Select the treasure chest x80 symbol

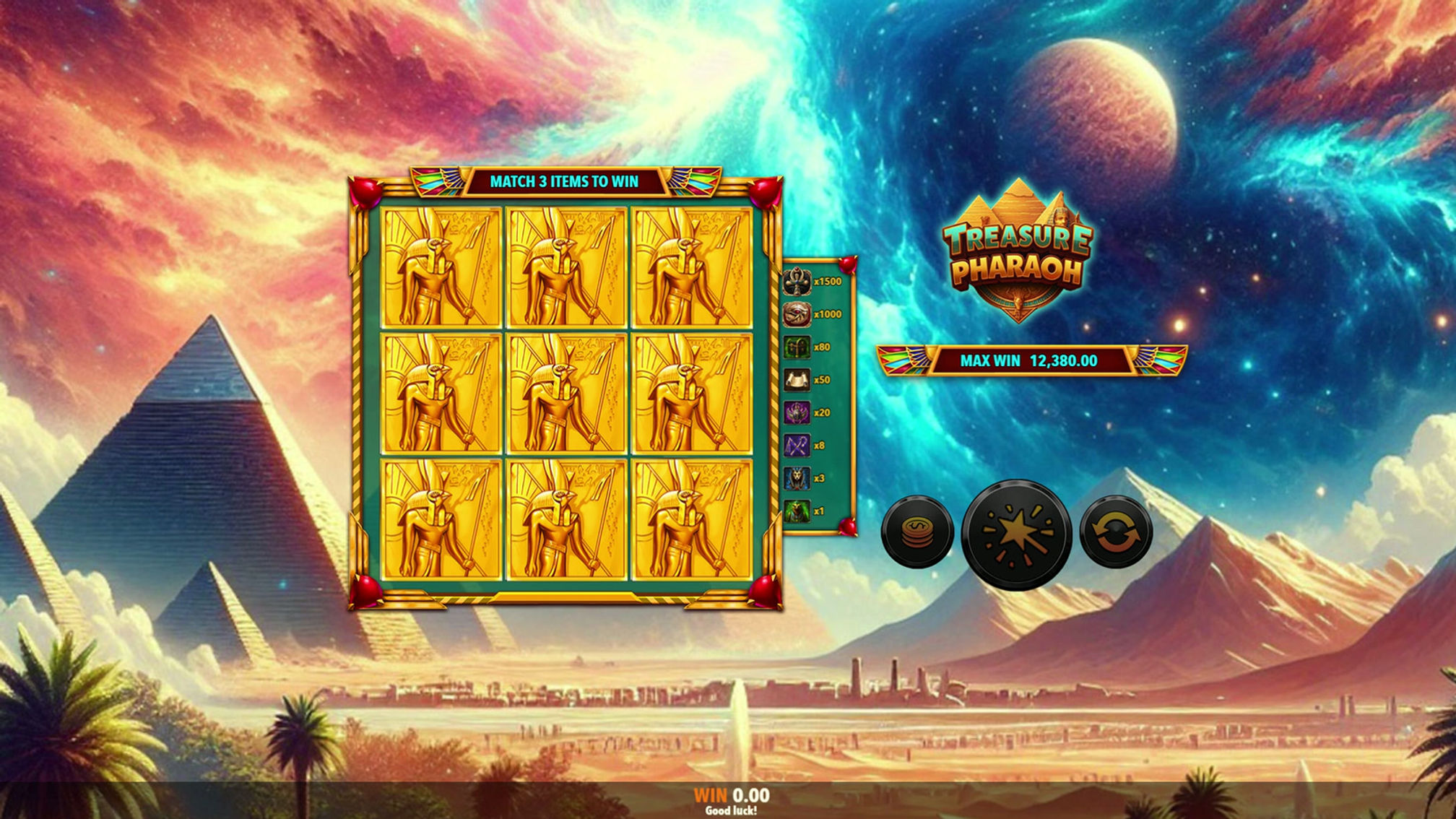(x=798, y=347)
